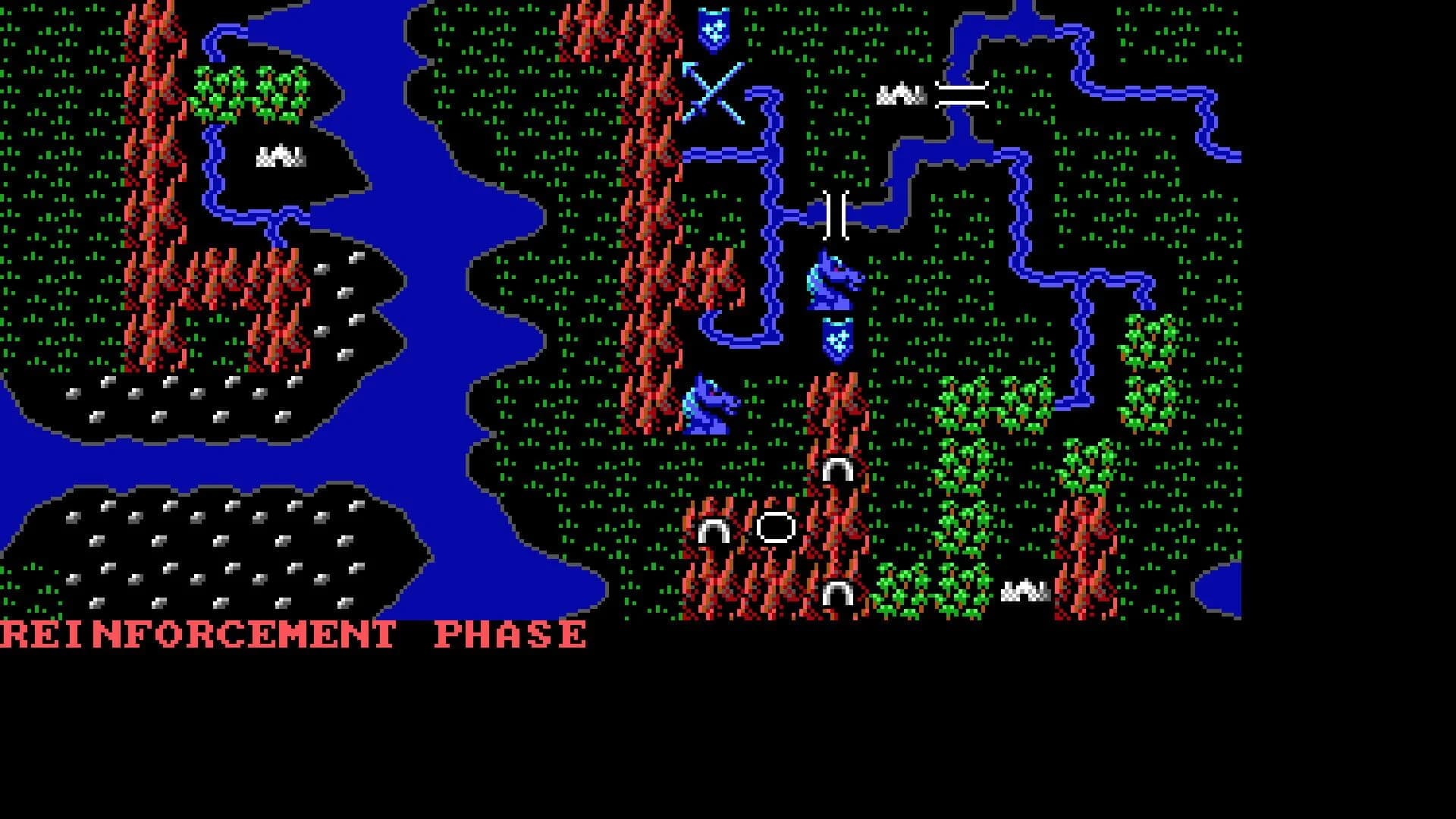
Task: Click the shield banner below the knight
Action: (836, 341)
